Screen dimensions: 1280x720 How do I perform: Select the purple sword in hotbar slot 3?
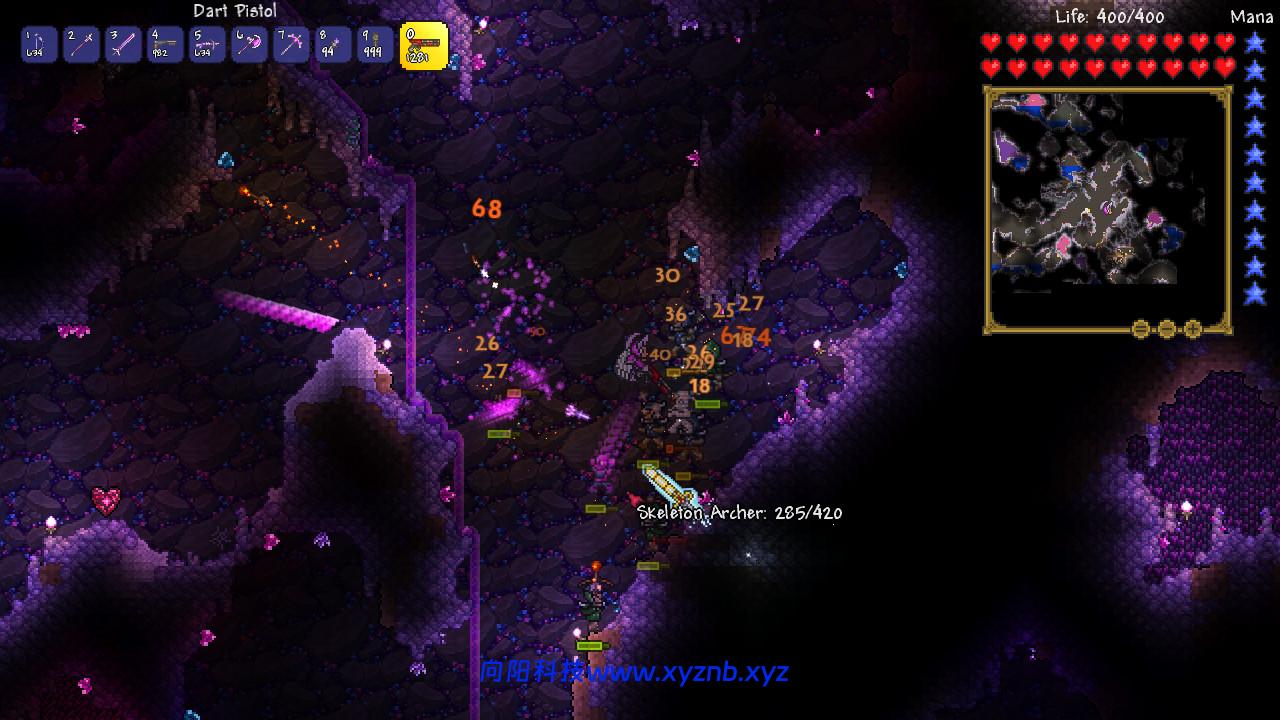click(x=122, y=44)
